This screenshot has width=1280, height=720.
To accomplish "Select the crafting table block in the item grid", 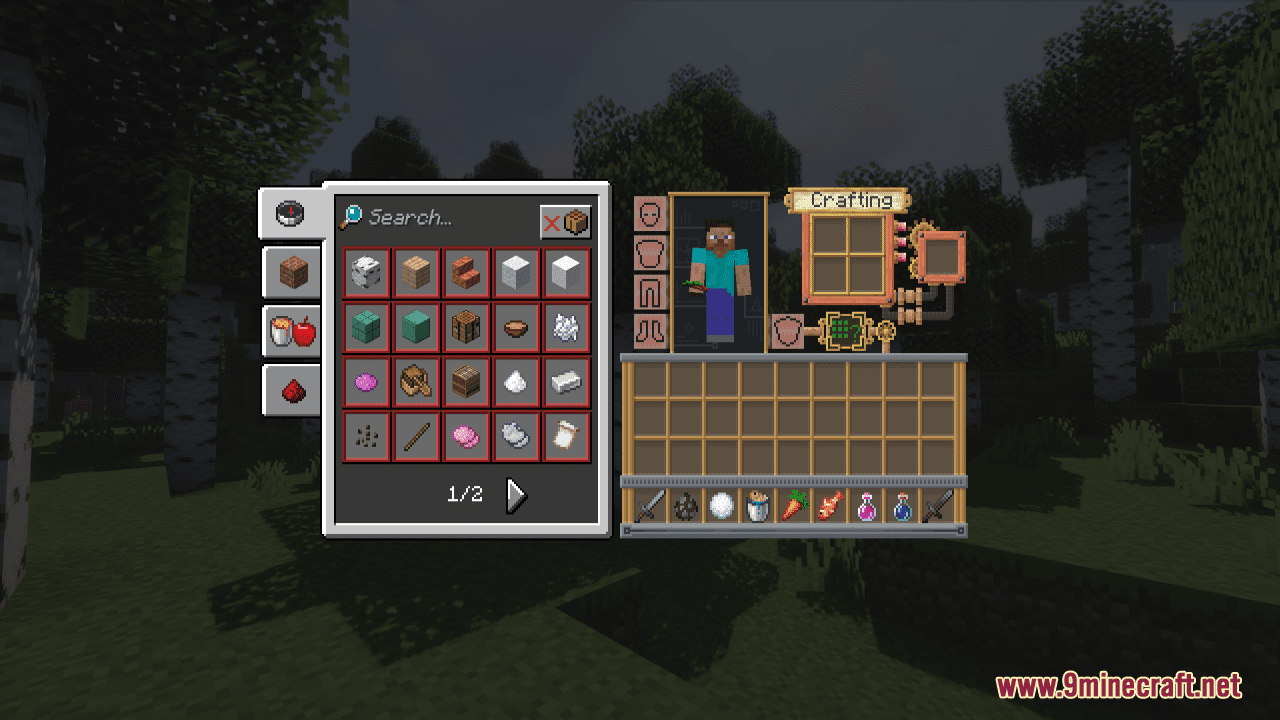I will tap(465, 327).
